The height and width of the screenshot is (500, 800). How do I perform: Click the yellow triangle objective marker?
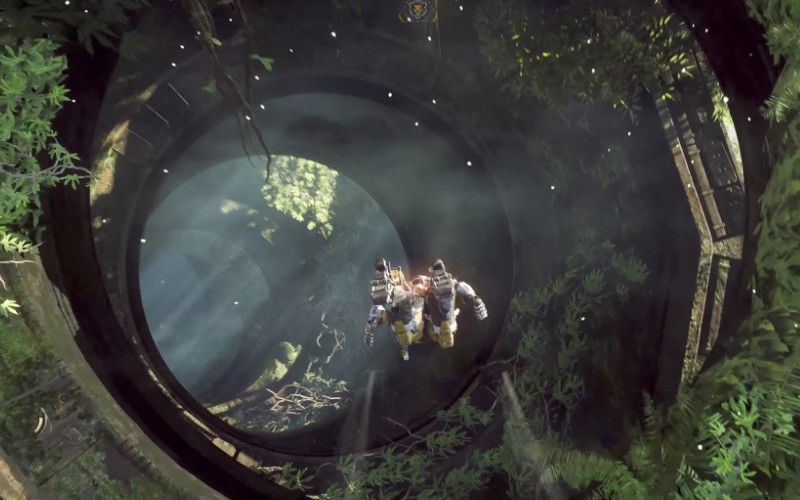point(417,11)
